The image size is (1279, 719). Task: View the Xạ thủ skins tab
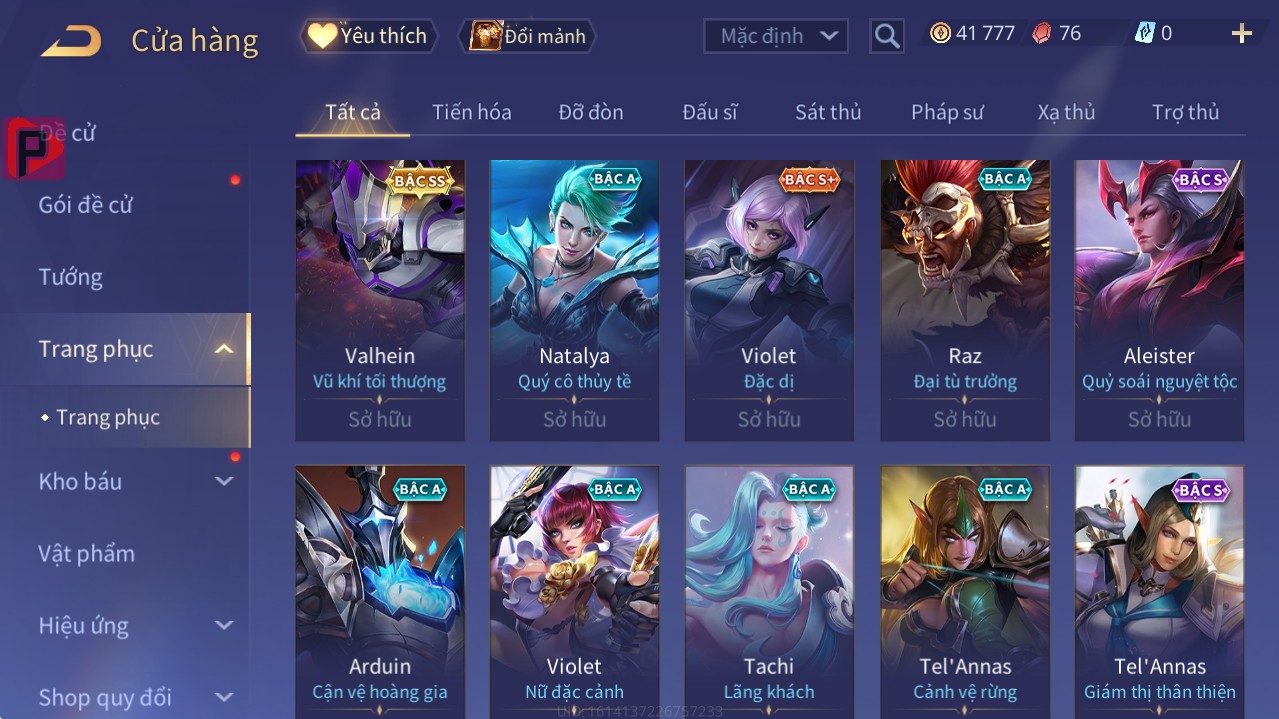coord(1066,112)
